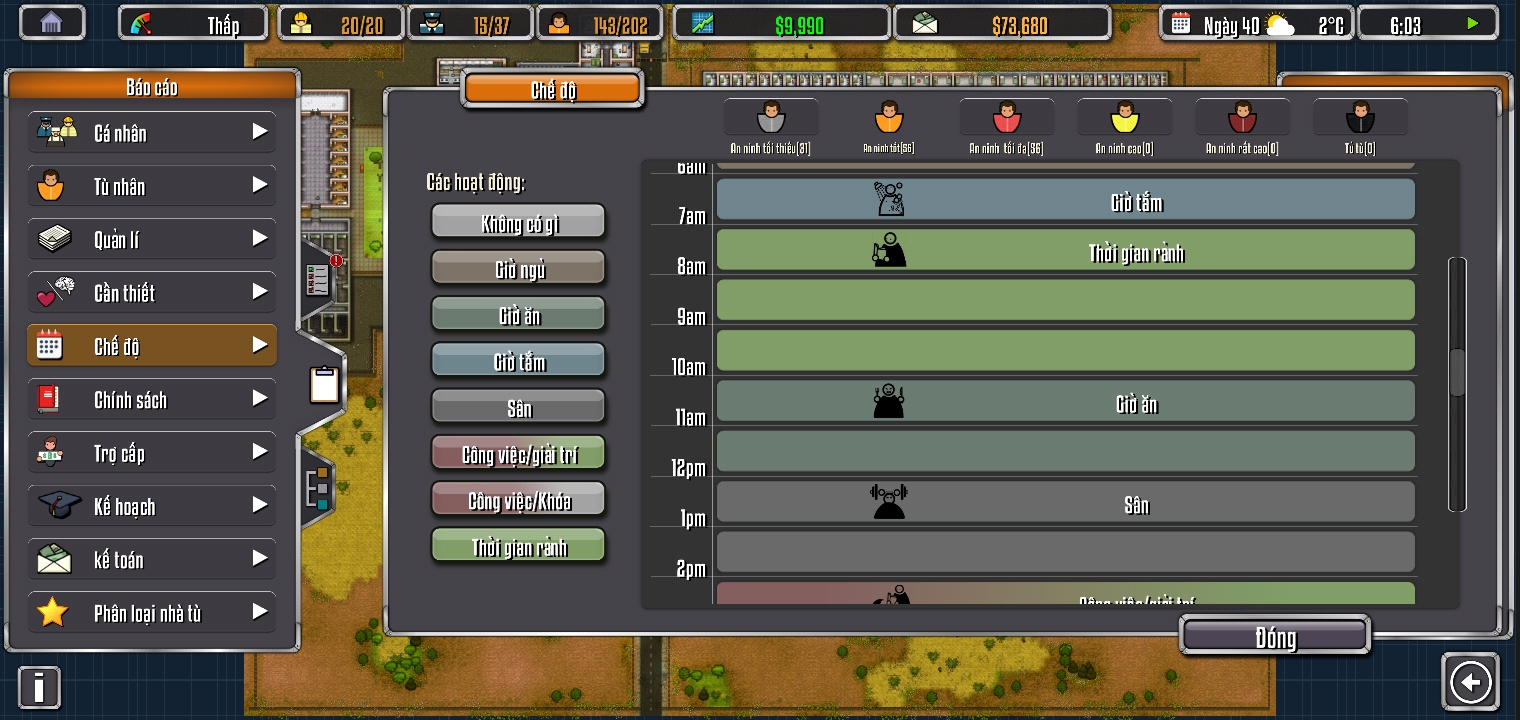Image resolution: width=1520 pixels, height=720 pixels.
Task: Click the green play speed button
Action: click(x=1472, y=24)
